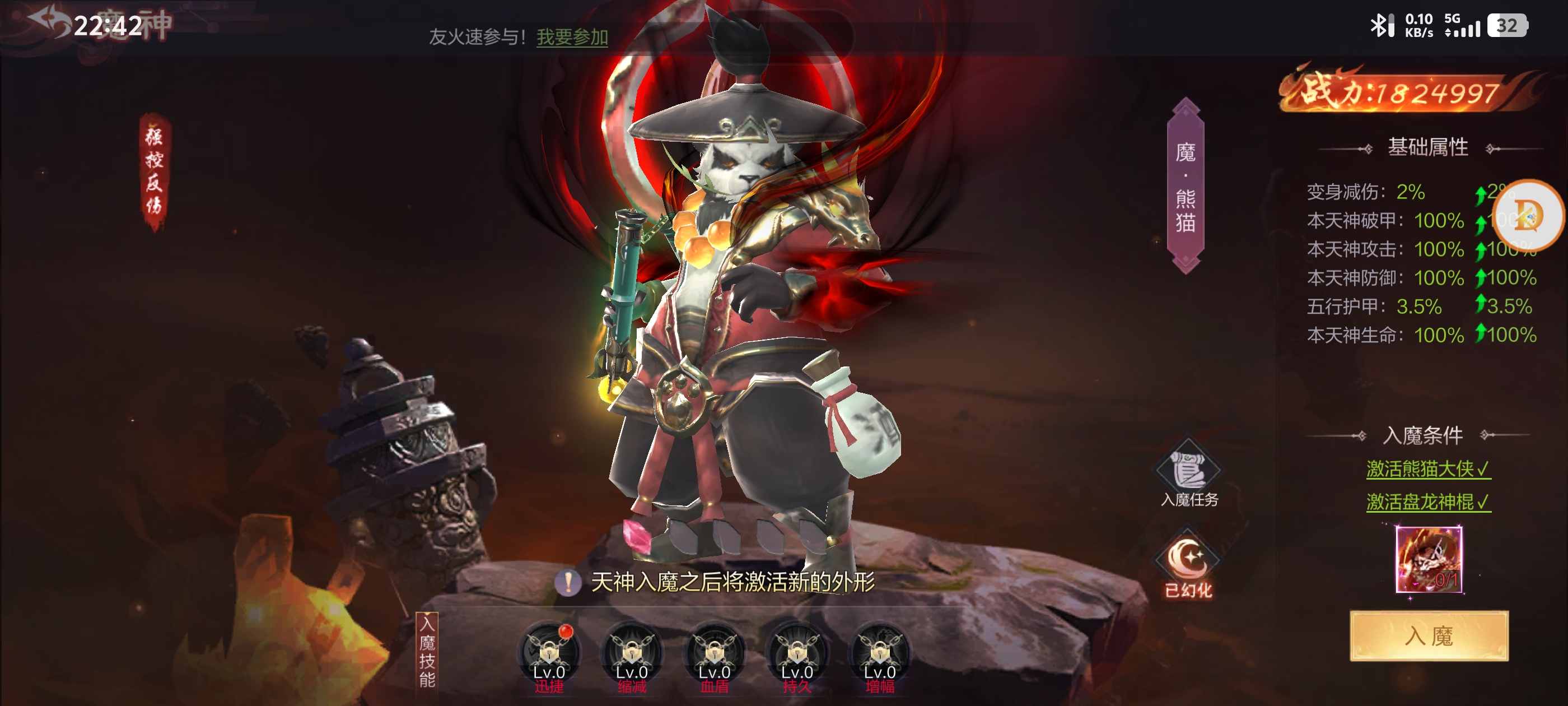
Task: Click the 入魔 gold button
Action: pos(1428,635)
